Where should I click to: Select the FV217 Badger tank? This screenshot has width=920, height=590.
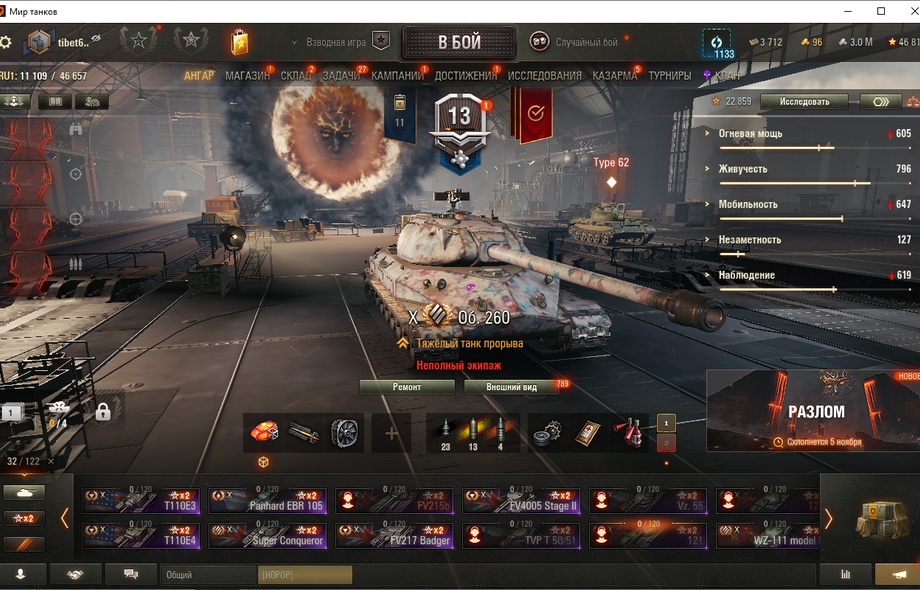tap(395, 536)
